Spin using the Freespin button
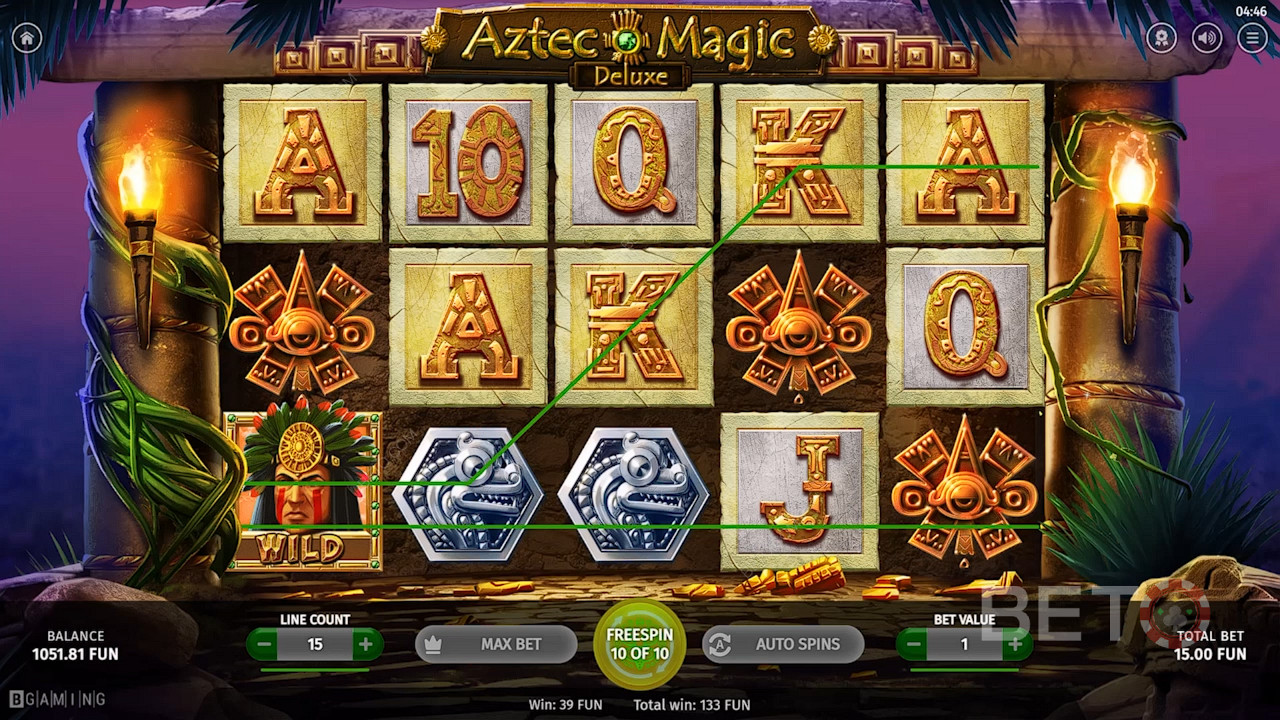Image resolution: width=1280 pixels, height=720 pixels. [x=641, y=644]
